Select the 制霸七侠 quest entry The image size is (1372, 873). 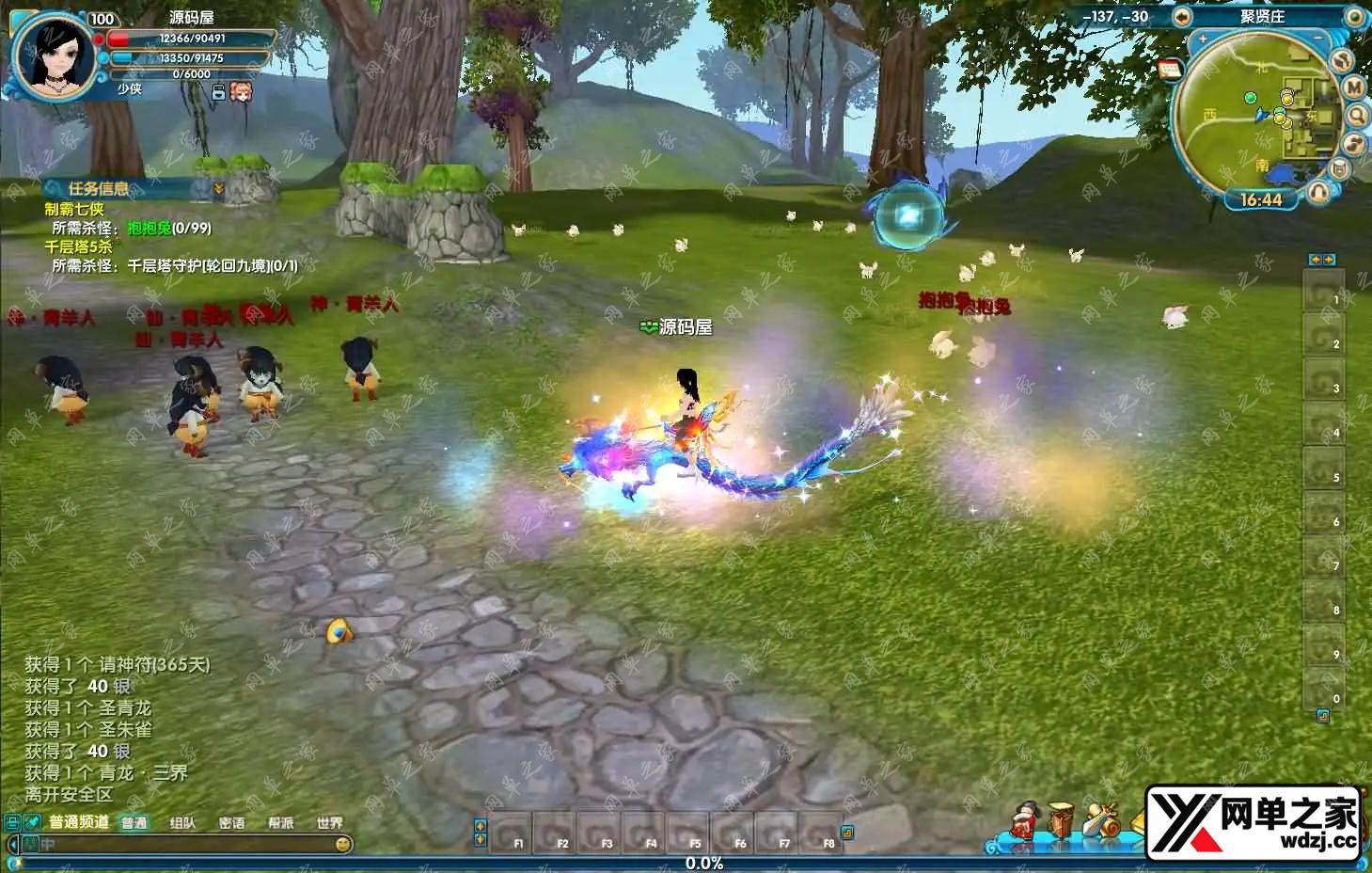pyautogui.click(x=74, y=209)
